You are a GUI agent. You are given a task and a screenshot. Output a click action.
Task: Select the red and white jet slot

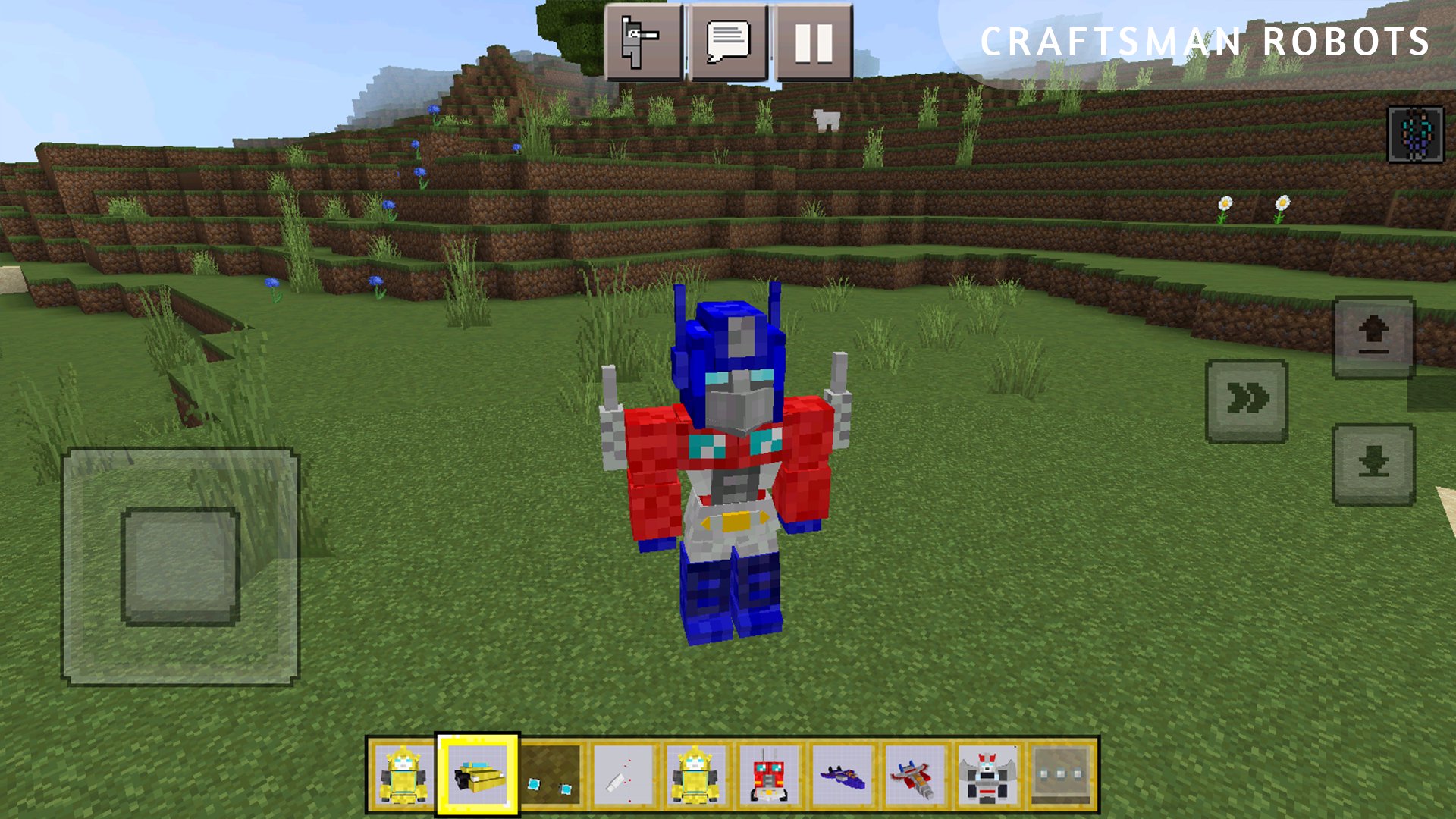[915, 775]
